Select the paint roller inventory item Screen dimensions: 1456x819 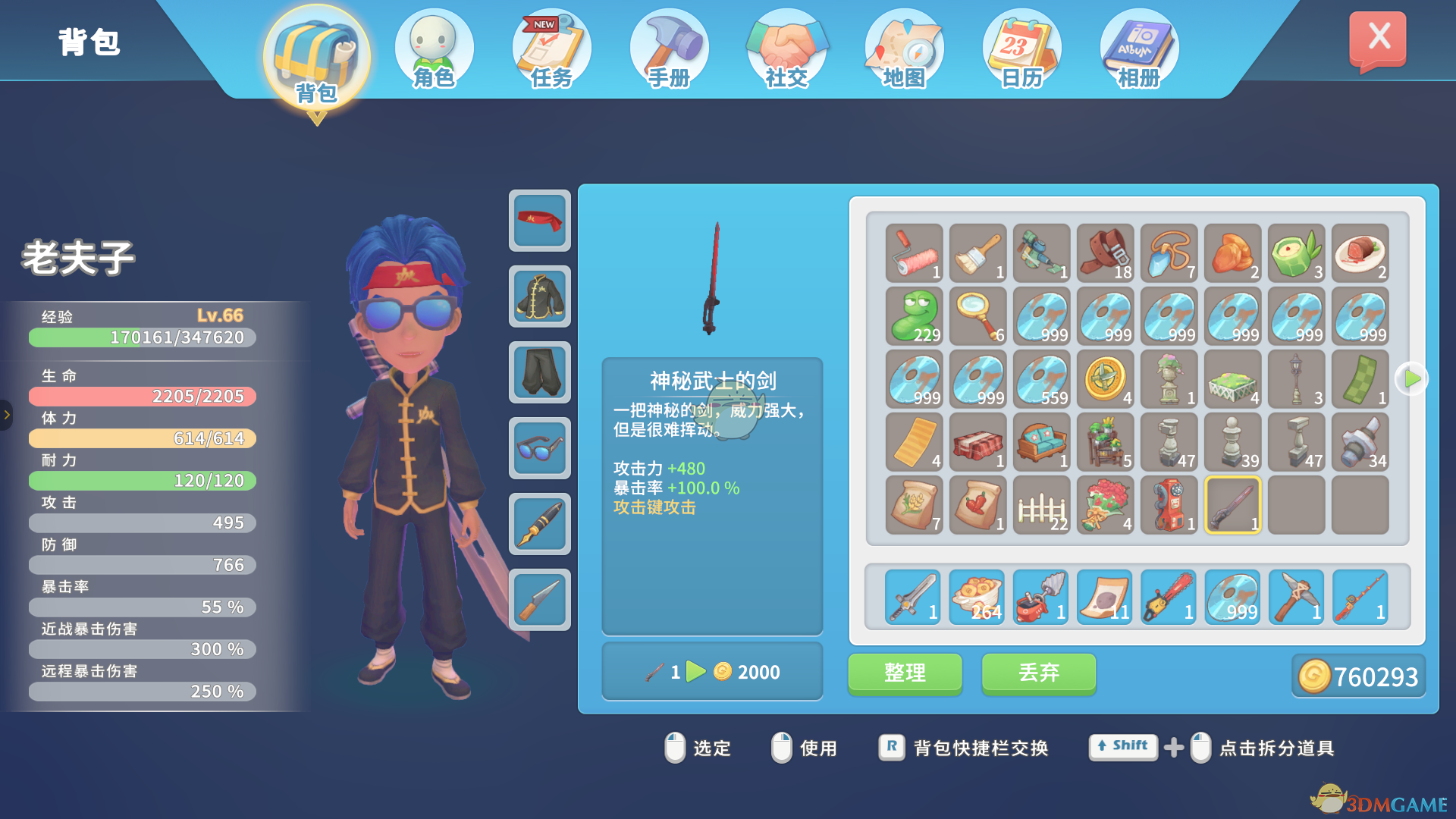point(915,253)
